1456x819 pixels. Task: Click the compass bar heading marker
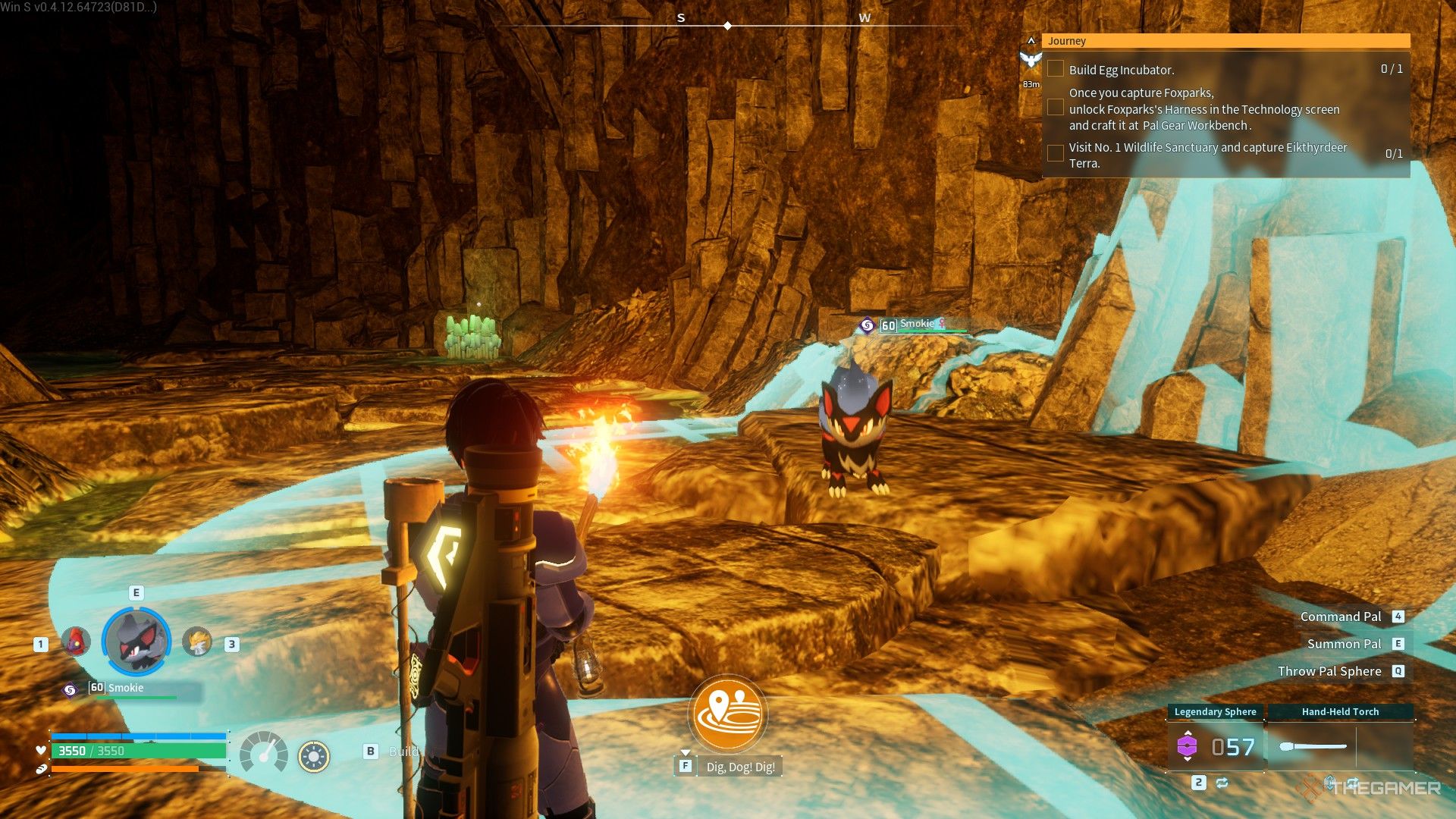point(728,26)
